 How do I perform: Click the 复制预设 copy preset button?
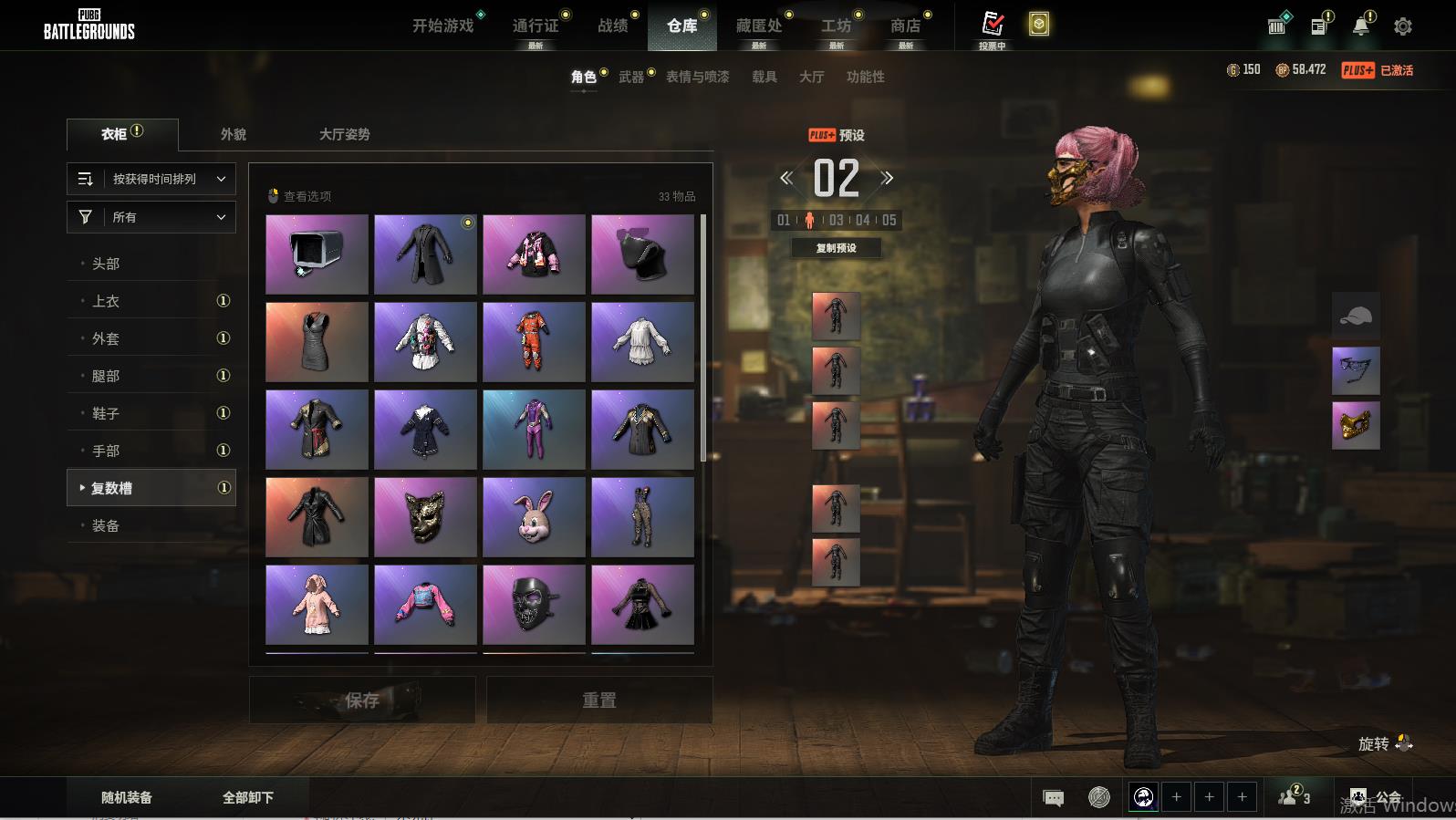coord(836,248)
